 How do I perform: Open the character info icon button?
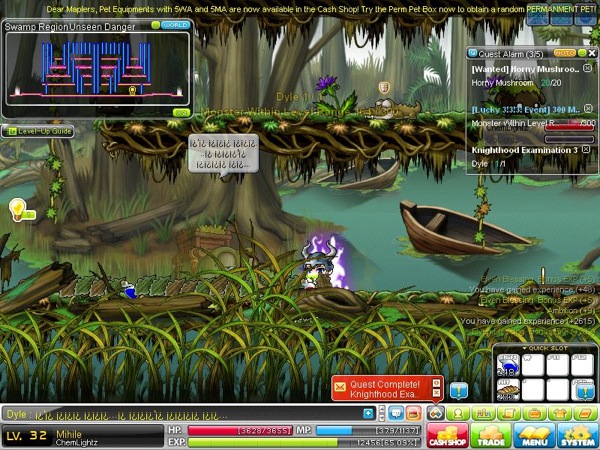(x=459, y=412)
